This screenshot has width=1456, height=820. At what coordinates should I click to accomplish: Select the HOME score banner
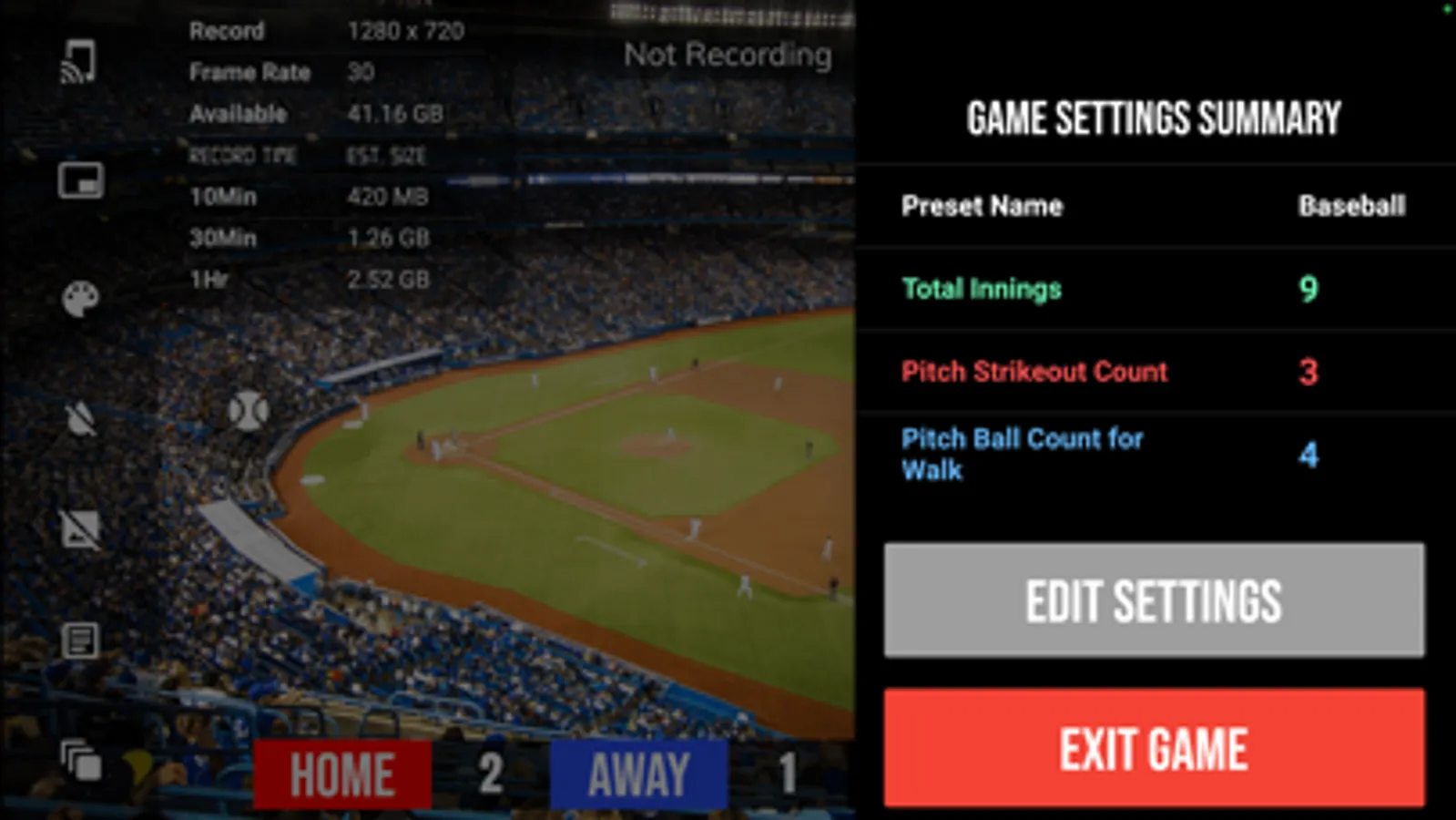pos(341,774)
